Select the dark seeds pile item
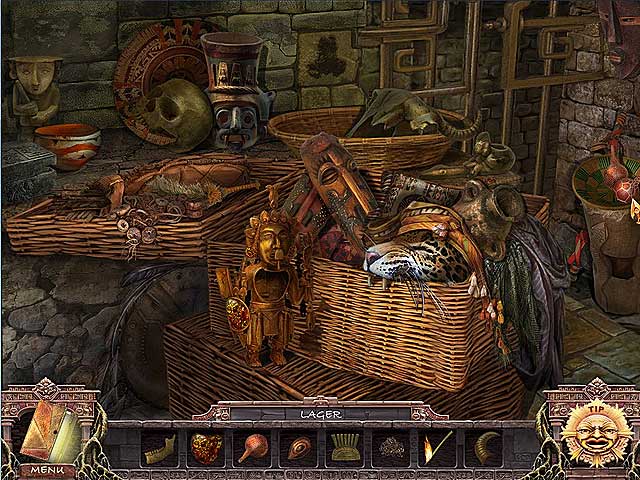640x480 pixels. 391,446
